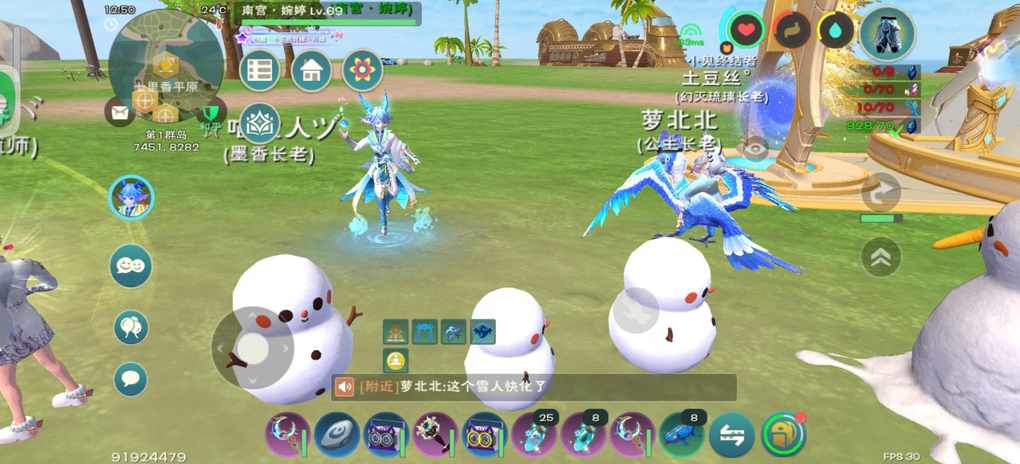Tap the house home button
The height and width of the screenshot is (464, 1020).
click(311, 70)
